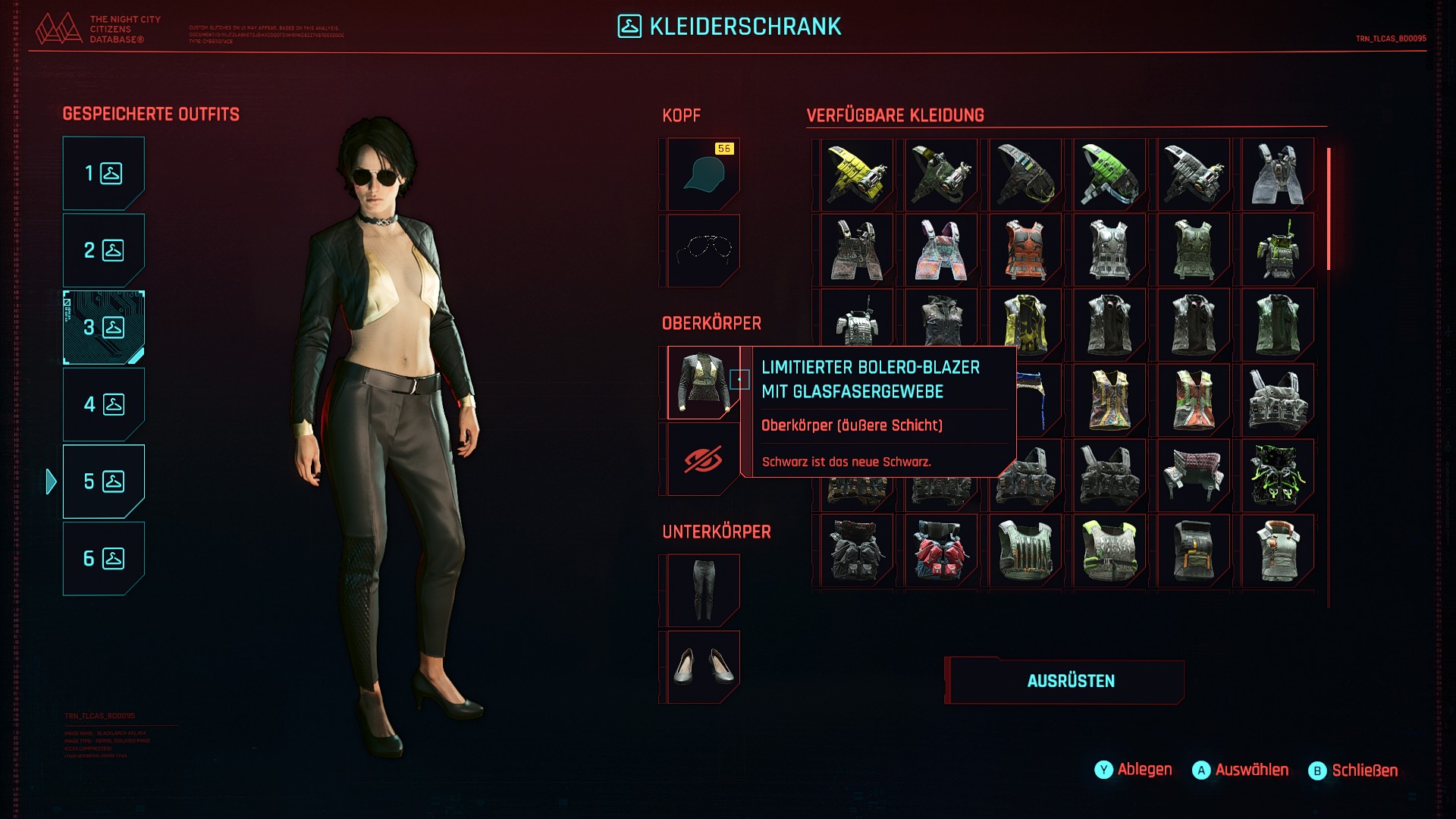The height and width of the screenshot is (819, 1456).
Task: Select the bolero blazer outer torso slot
Action: (x=703, y=383)
